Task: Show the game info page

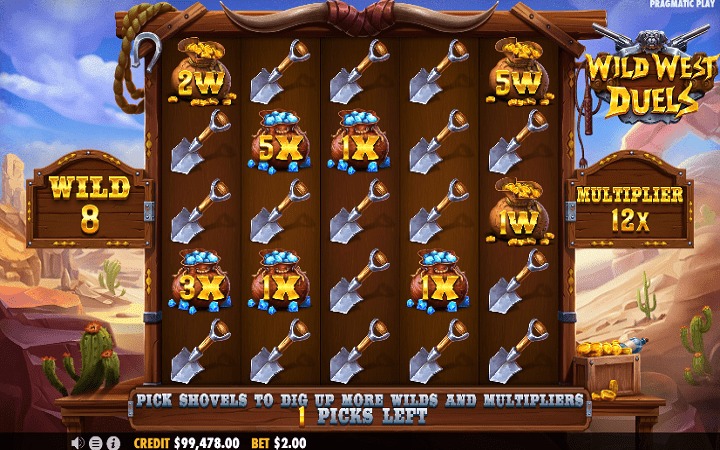Action: (x=113, y=443)
